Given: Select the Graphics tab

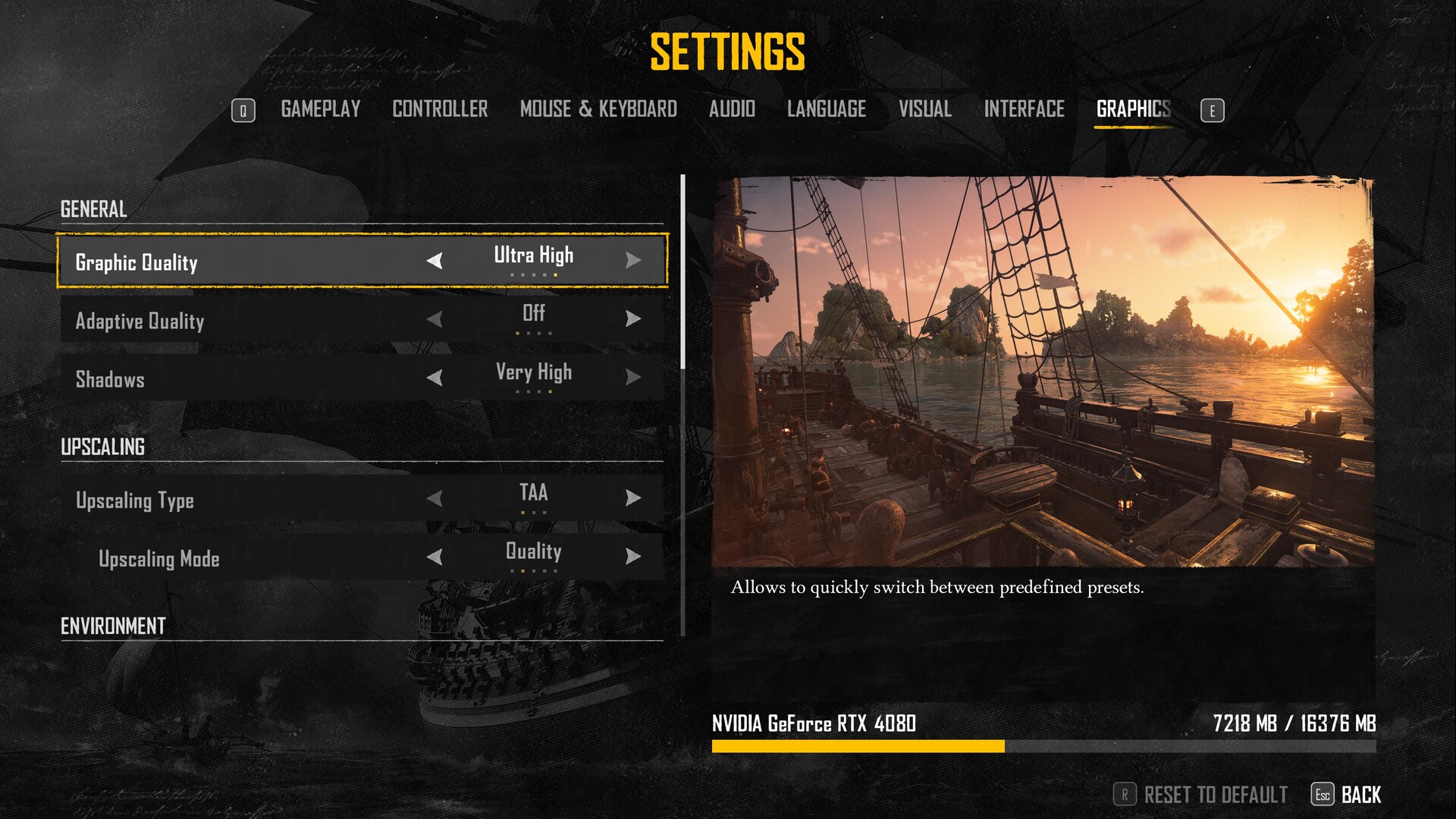Looking at the screenshot, I should click(1133, 110).
